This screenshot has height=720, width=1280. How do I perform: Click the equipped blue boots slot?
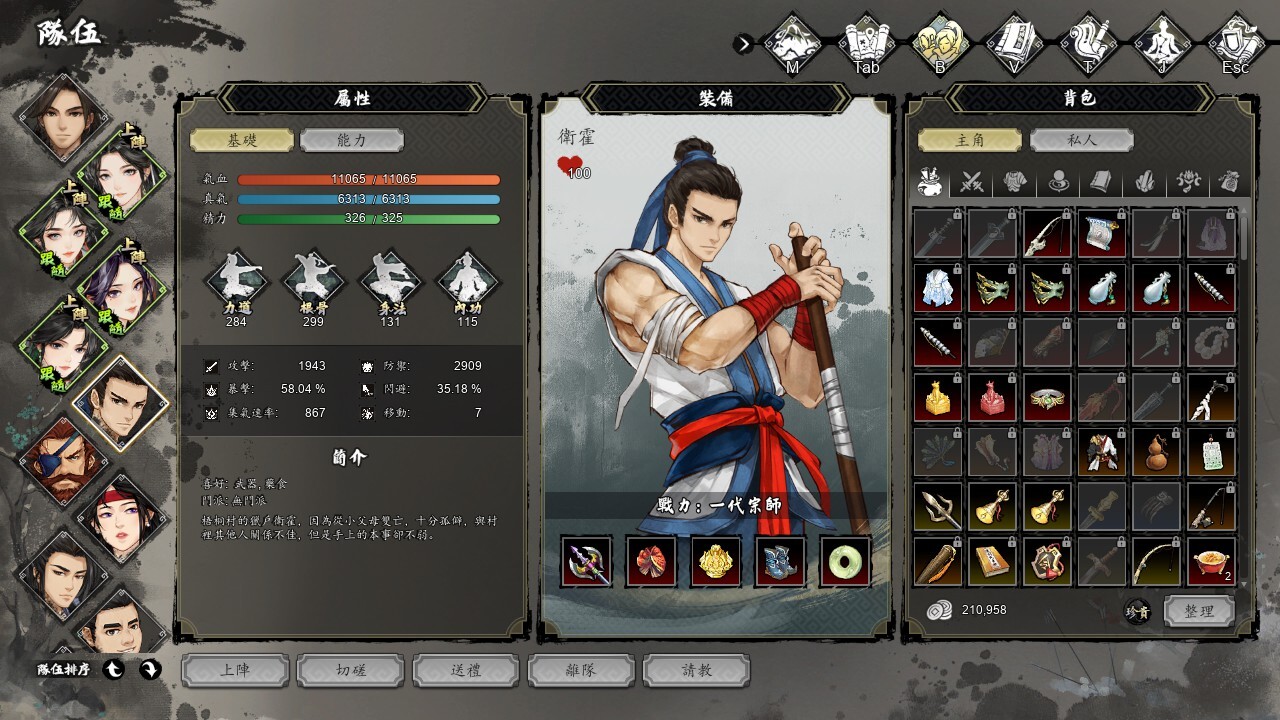pyautogui.click(x=781, y=561)
